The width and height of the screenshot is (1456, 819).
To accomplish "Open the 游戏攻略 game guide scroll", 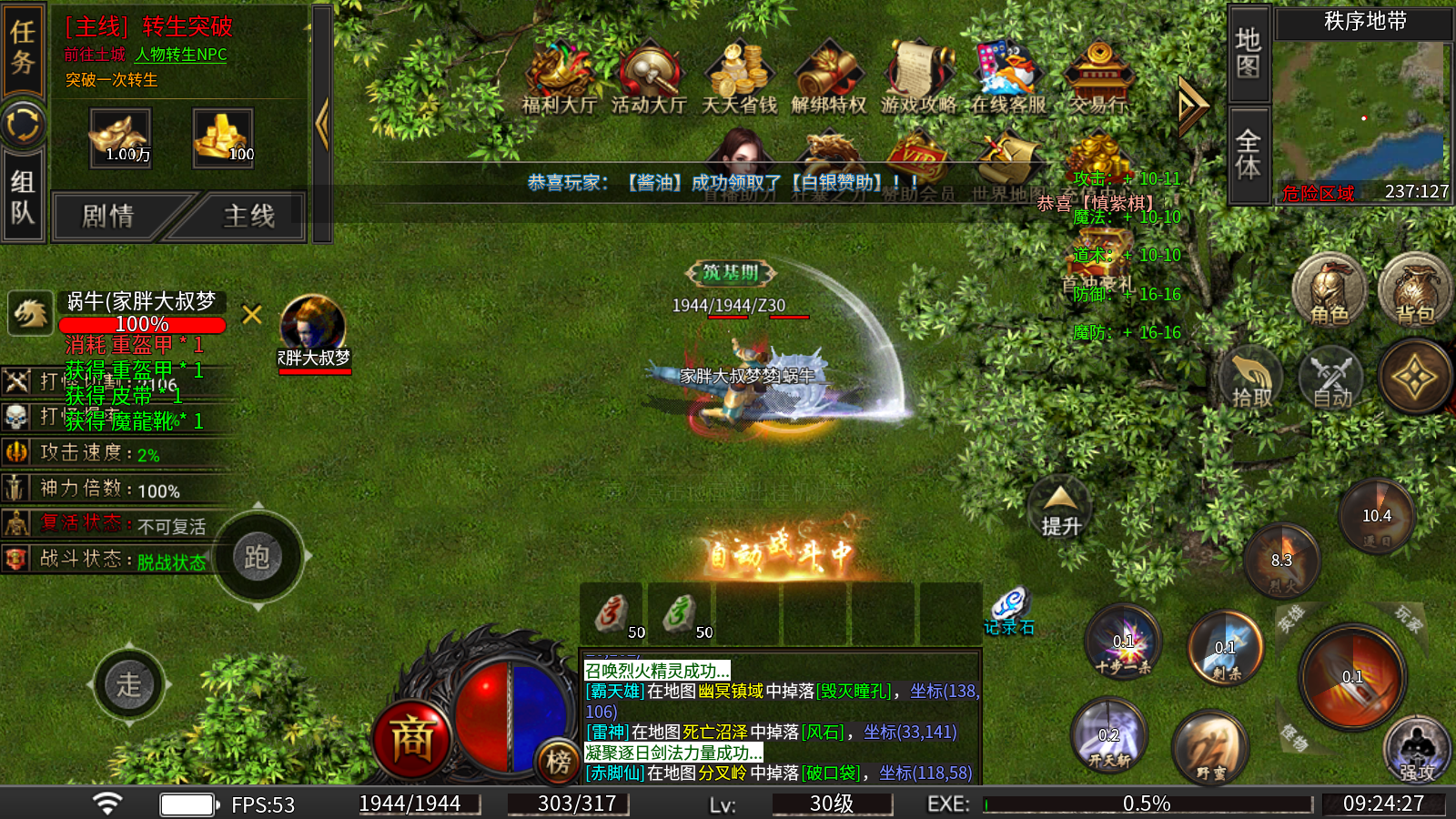I will pos(917,77).
